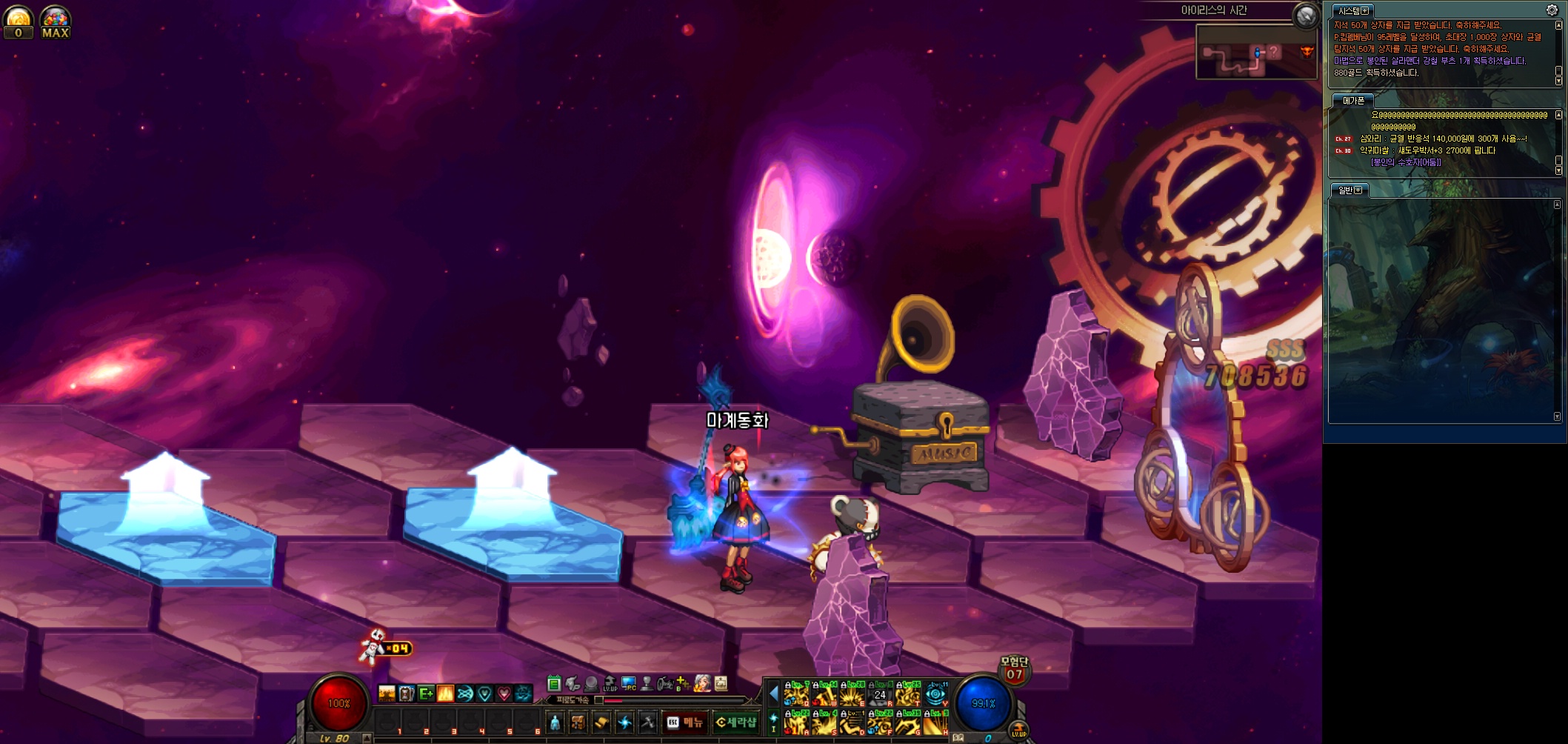
Task: Click the compass button above the minimap
Action: coord(1306,15)
